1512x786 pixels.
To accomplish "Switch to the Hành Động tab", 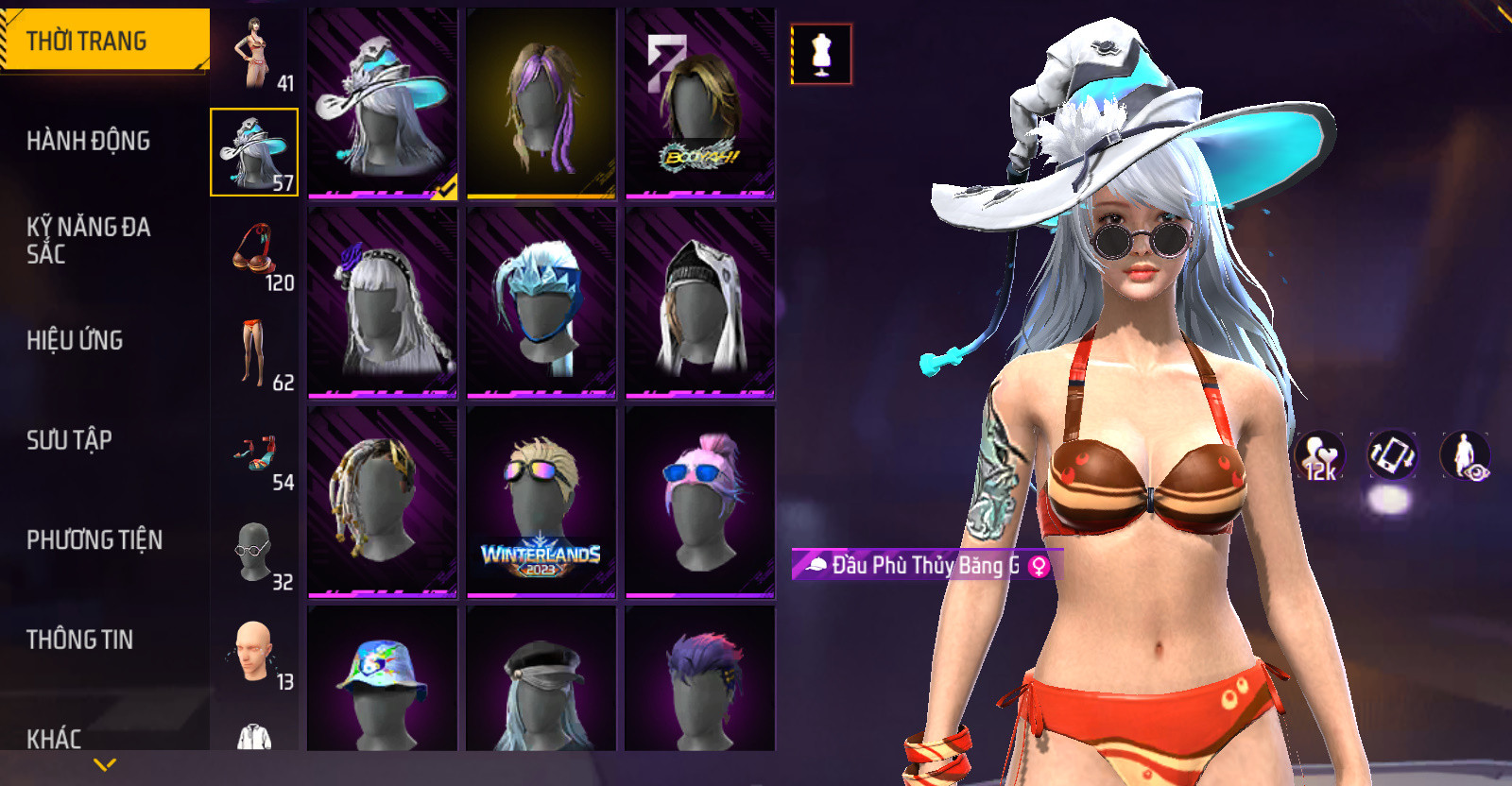I will 89,141.
